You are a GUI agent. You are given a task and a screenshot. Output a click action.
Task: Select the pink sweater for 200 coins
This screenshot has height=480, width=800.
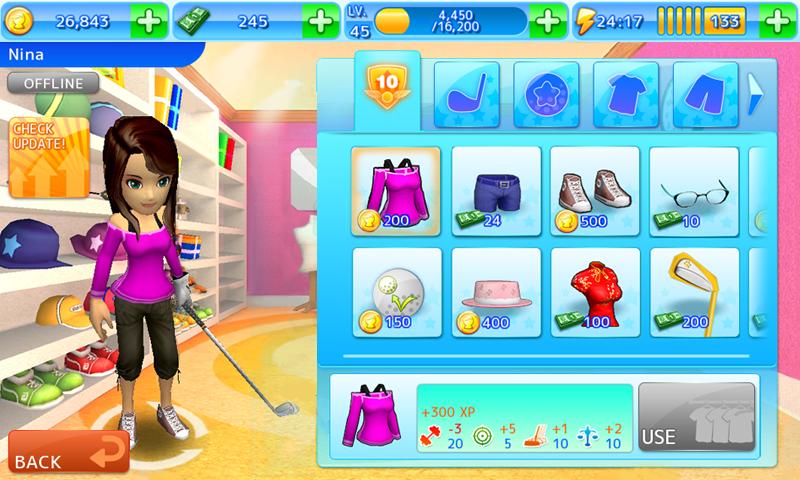(396, 191)
